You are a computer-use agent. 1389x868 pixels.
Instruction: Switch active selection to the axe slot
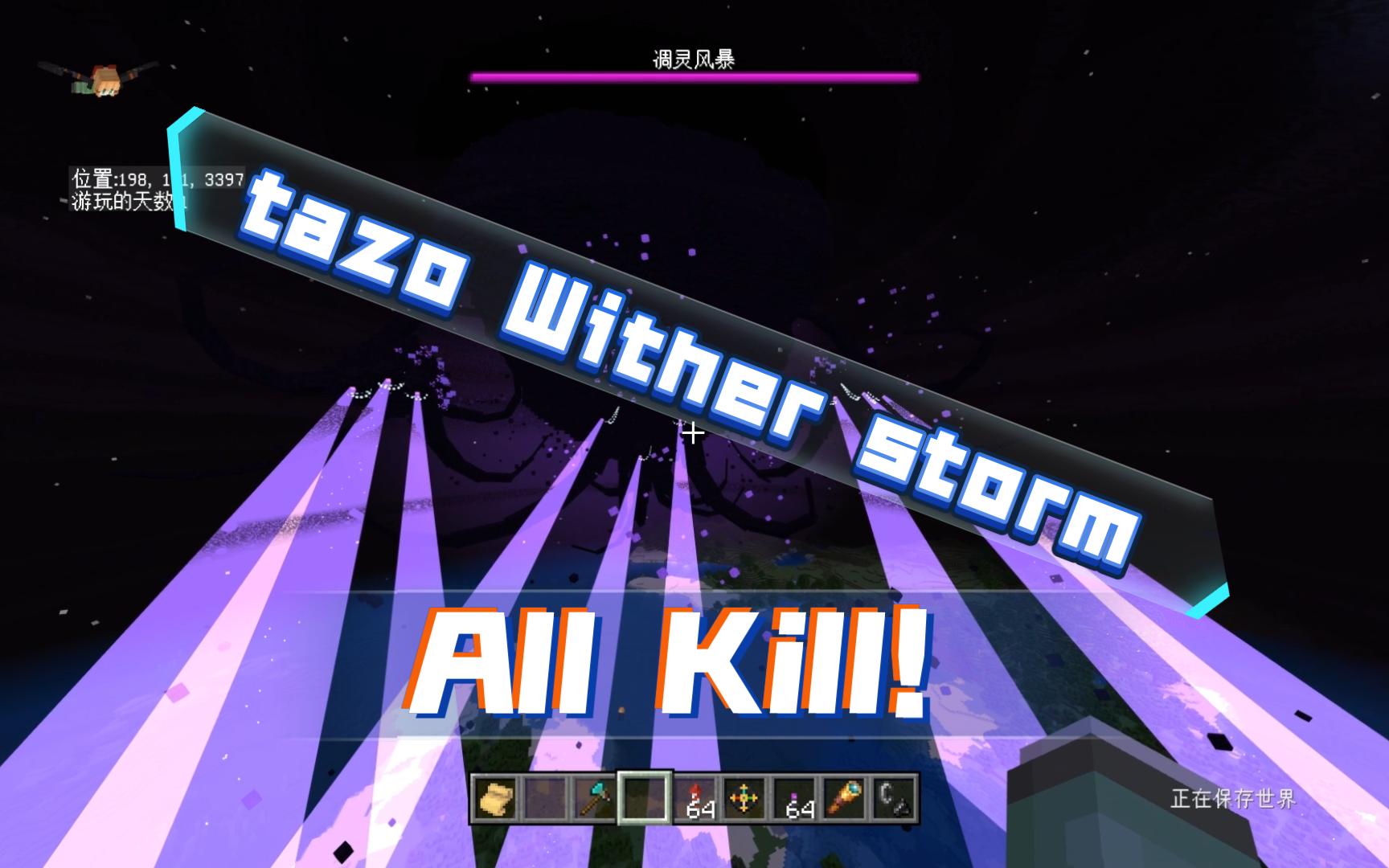pos(593,800)
